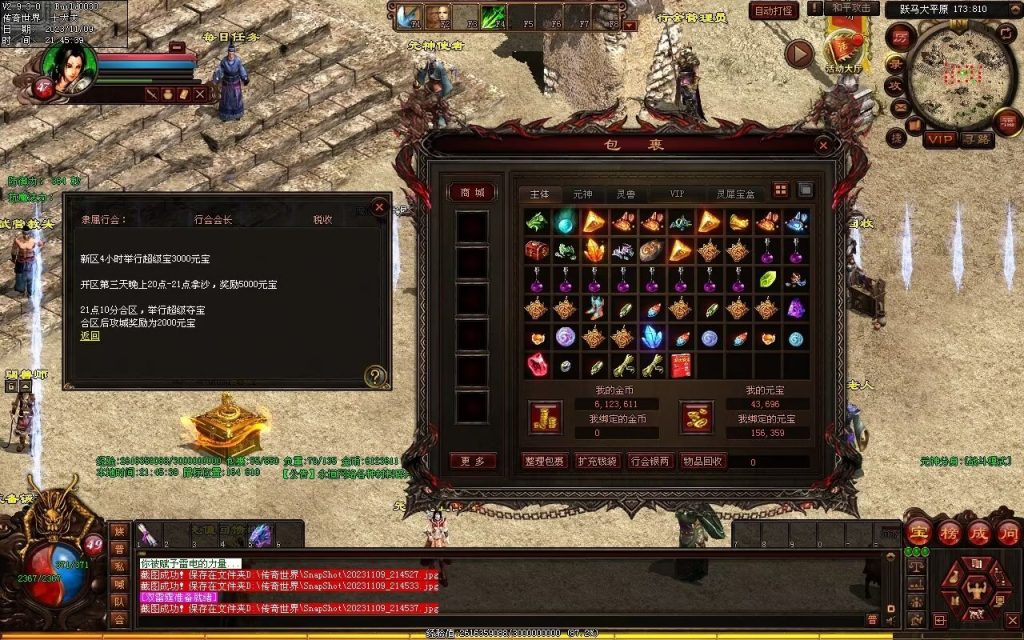
Task: Close the guild notice dialog
Action: (x=379, y=207)
